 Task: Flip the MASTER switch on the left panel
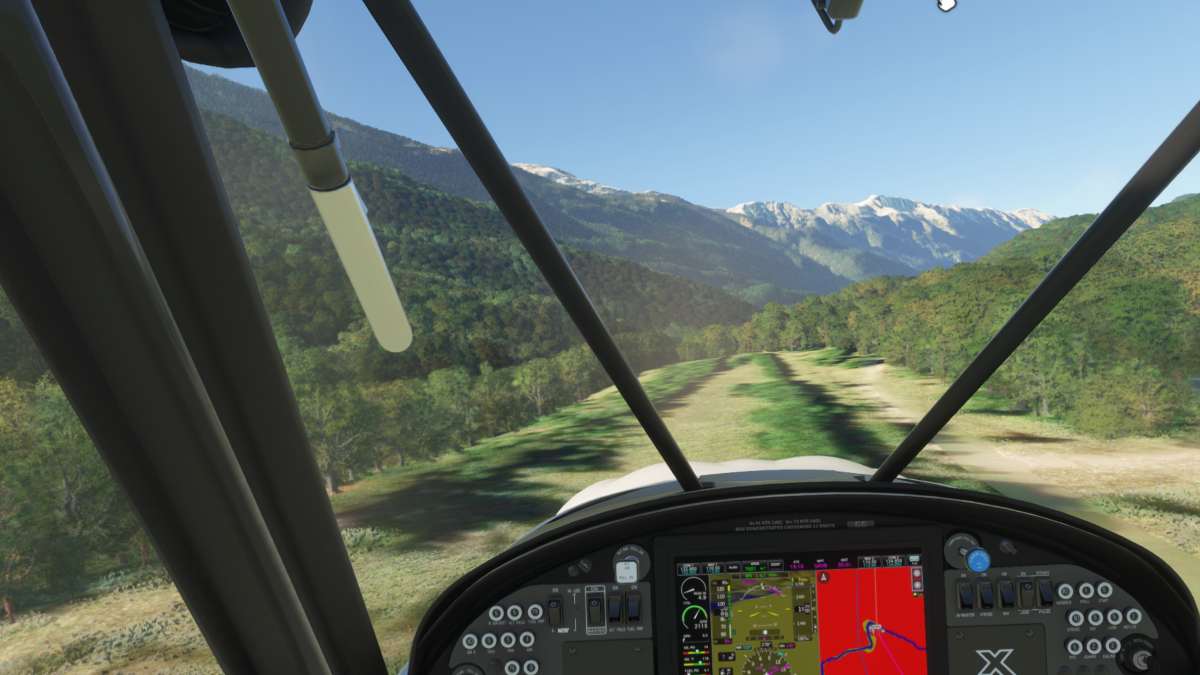(595, 609)
